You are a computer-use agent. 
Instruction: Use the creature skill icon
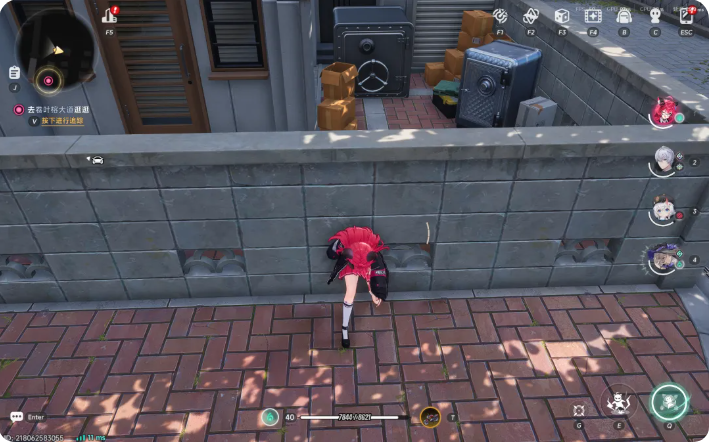pos(620,403)
